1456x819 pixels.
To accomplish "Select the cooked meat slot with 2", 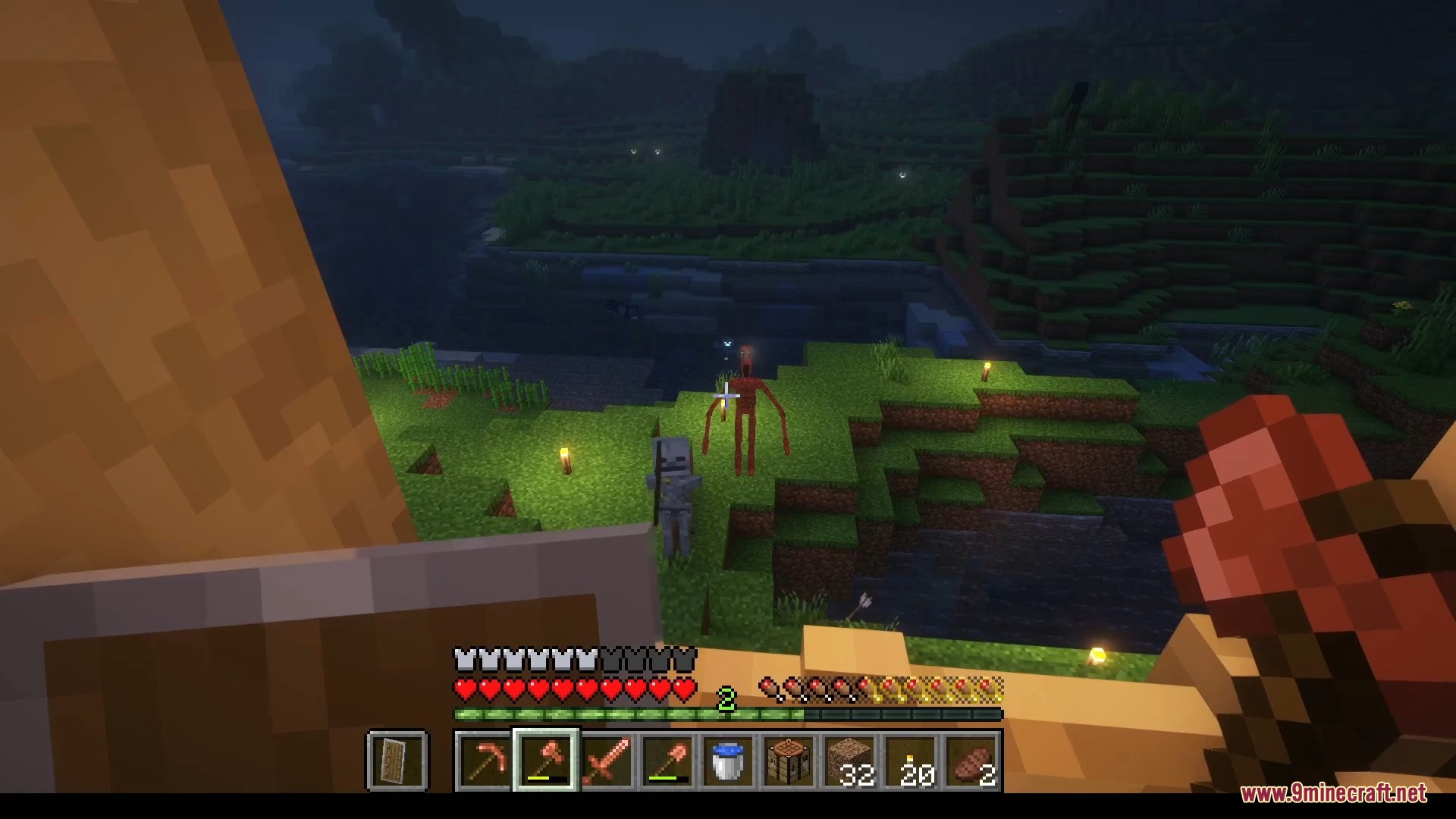I will click(971, 761).
